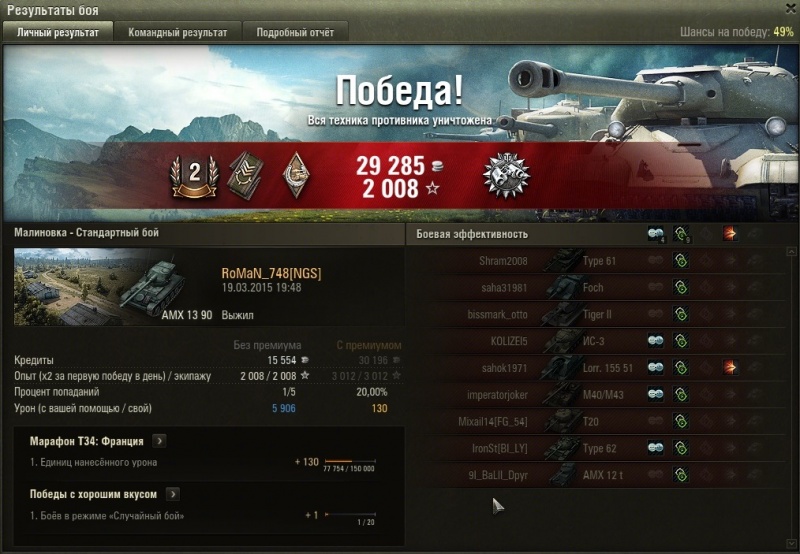Show the Подробный отчёт tab
This screenshot has width=800, height=554.
[295, 33]
